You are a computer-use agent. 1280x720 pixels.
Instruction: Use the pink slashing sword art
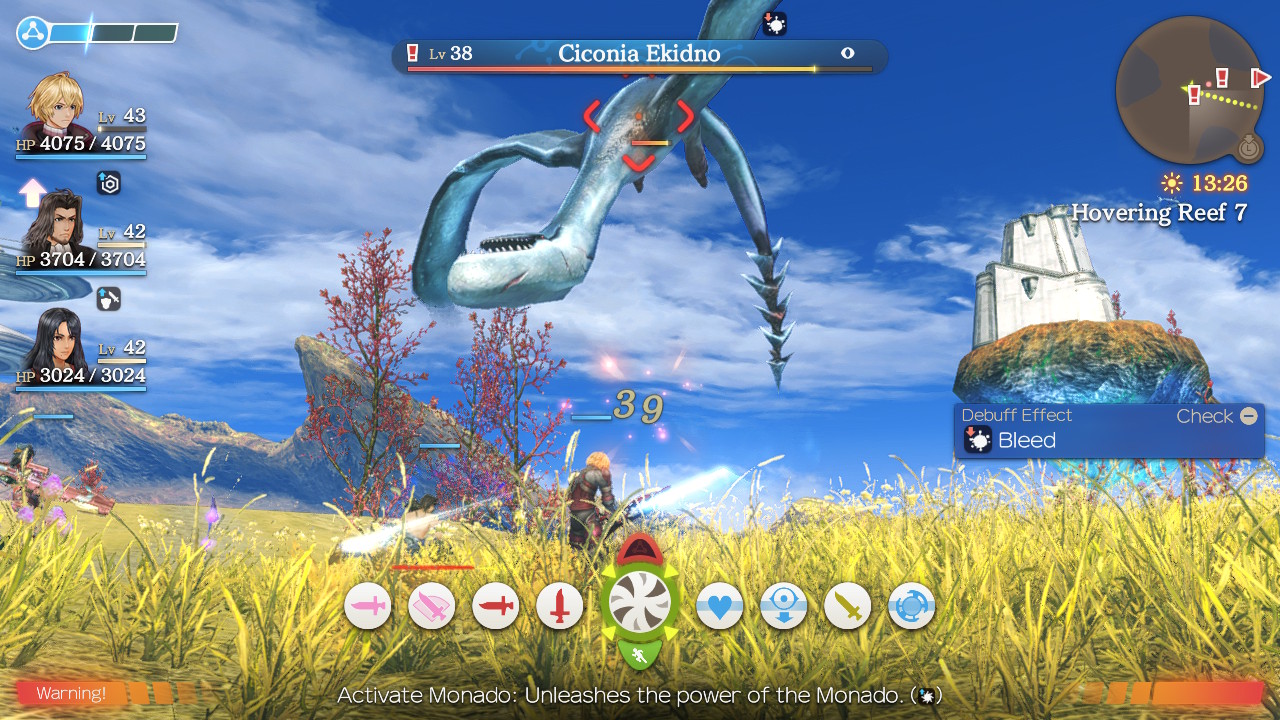[x=432, y=606]
